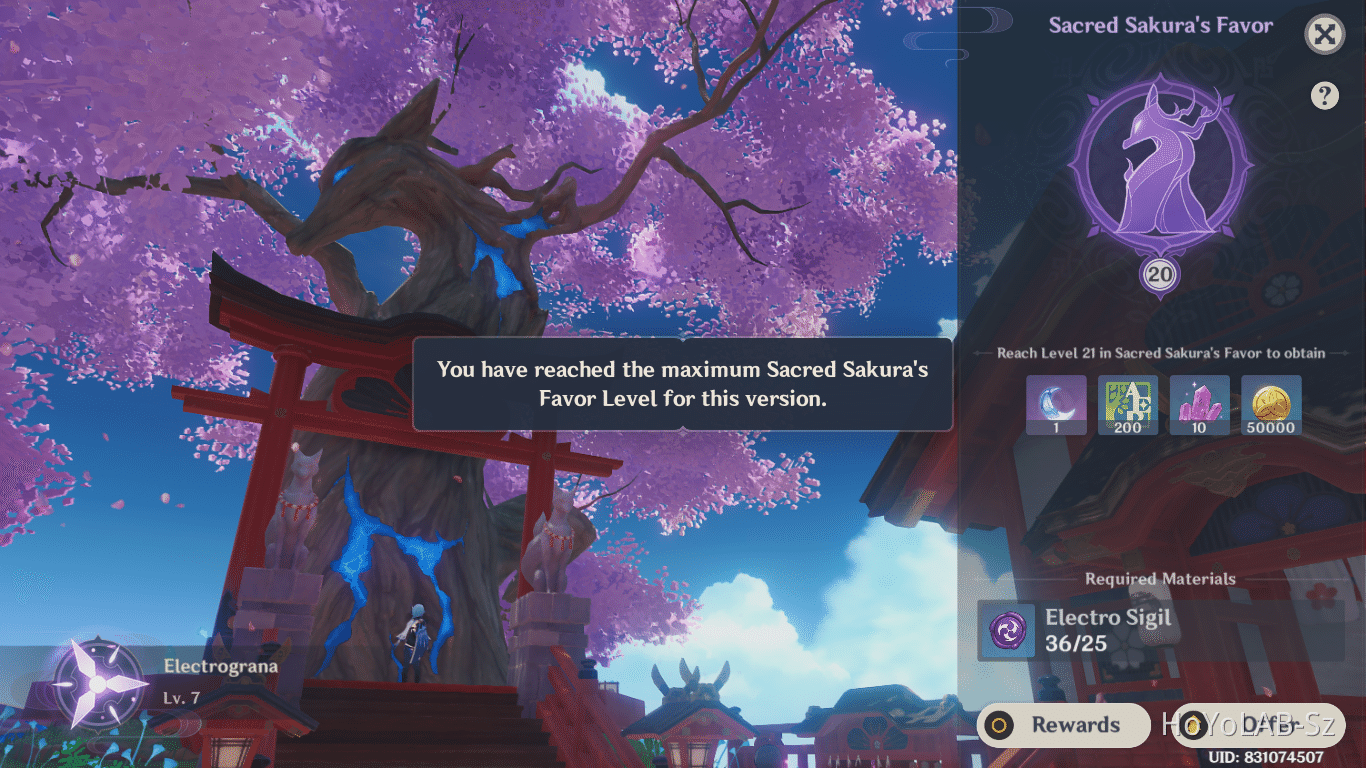
Task: Open the help question mark
Action: [1324, 95]
